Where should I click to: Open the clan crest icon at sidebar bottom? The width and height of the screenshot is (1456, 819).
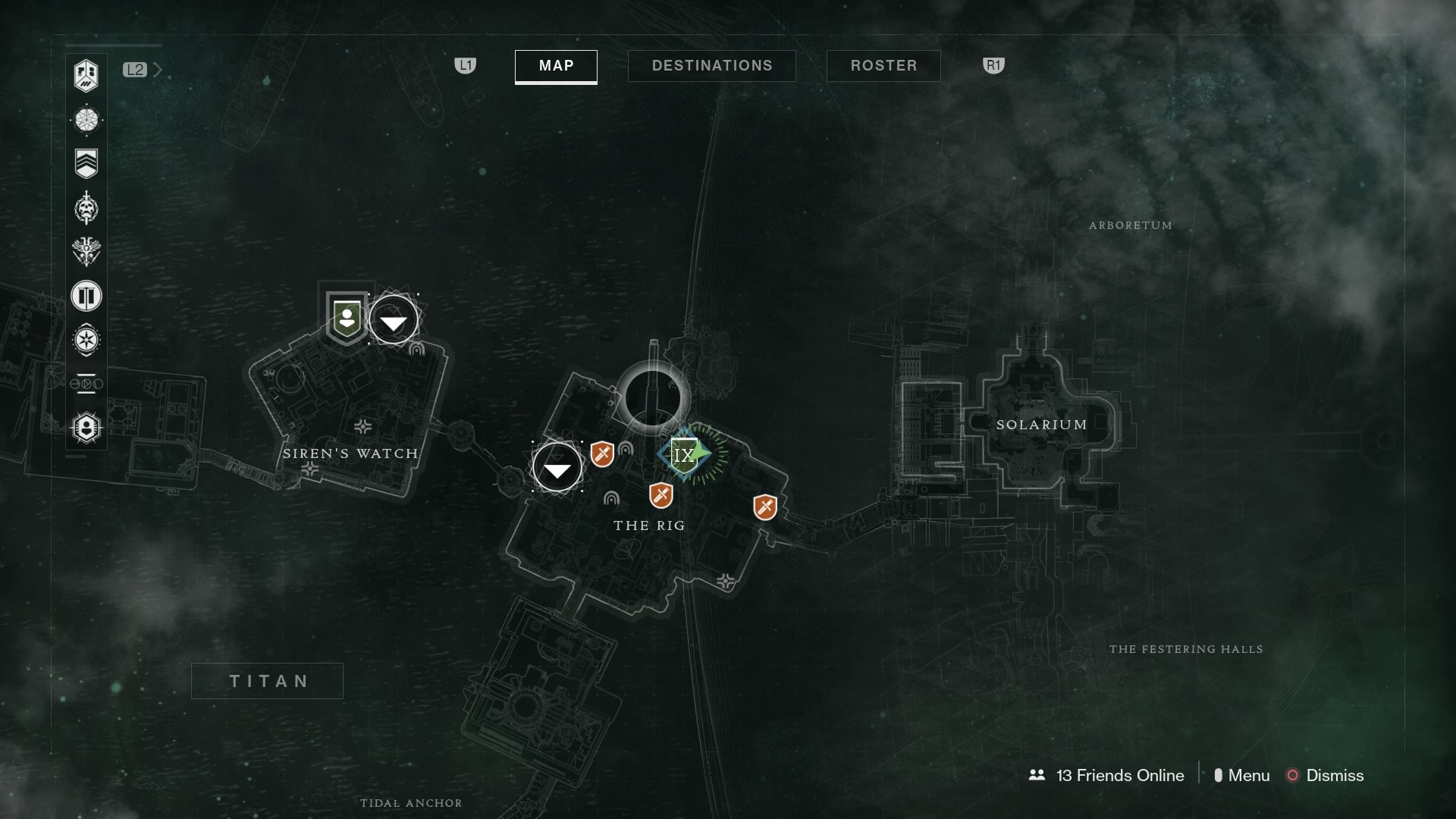pyautogui.click(x=86, y=427)
